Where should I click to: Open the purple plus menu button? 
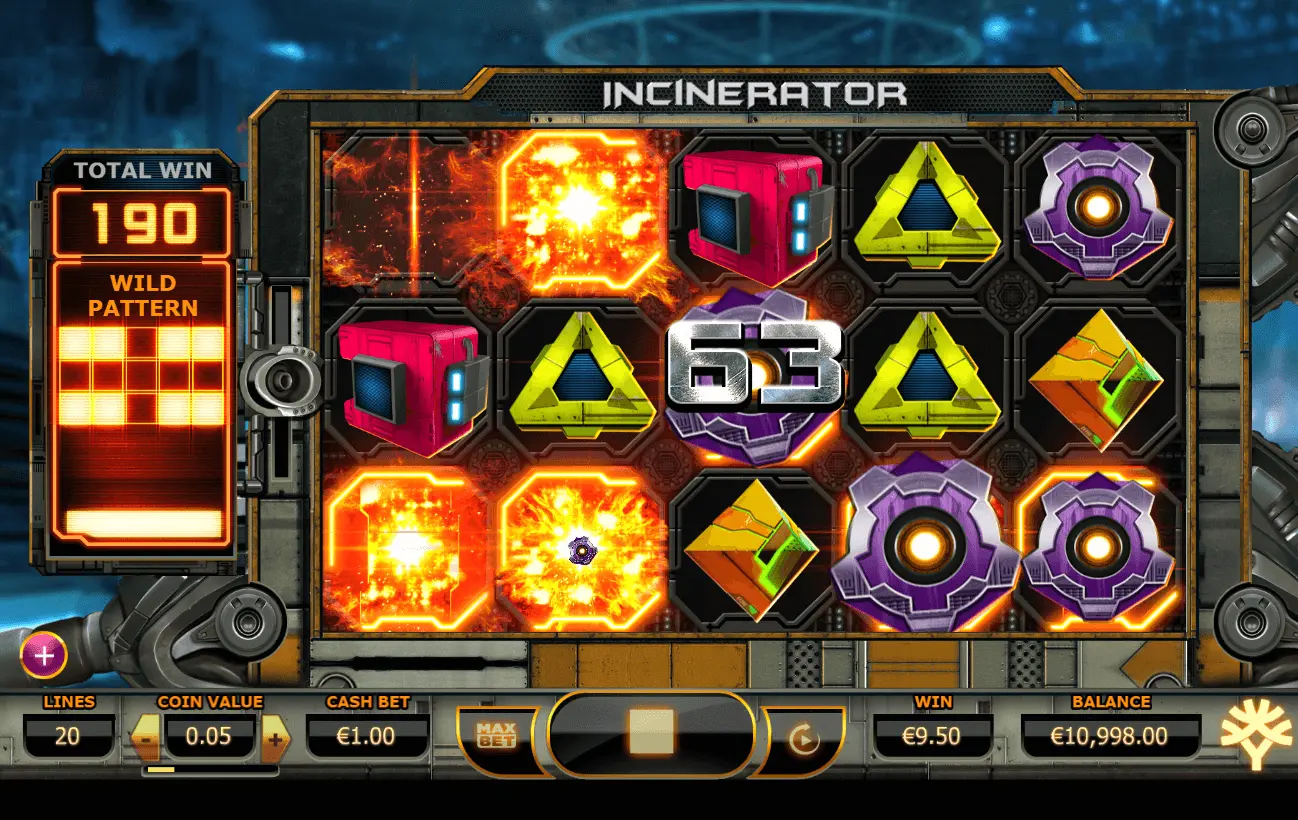click(44, 656)
